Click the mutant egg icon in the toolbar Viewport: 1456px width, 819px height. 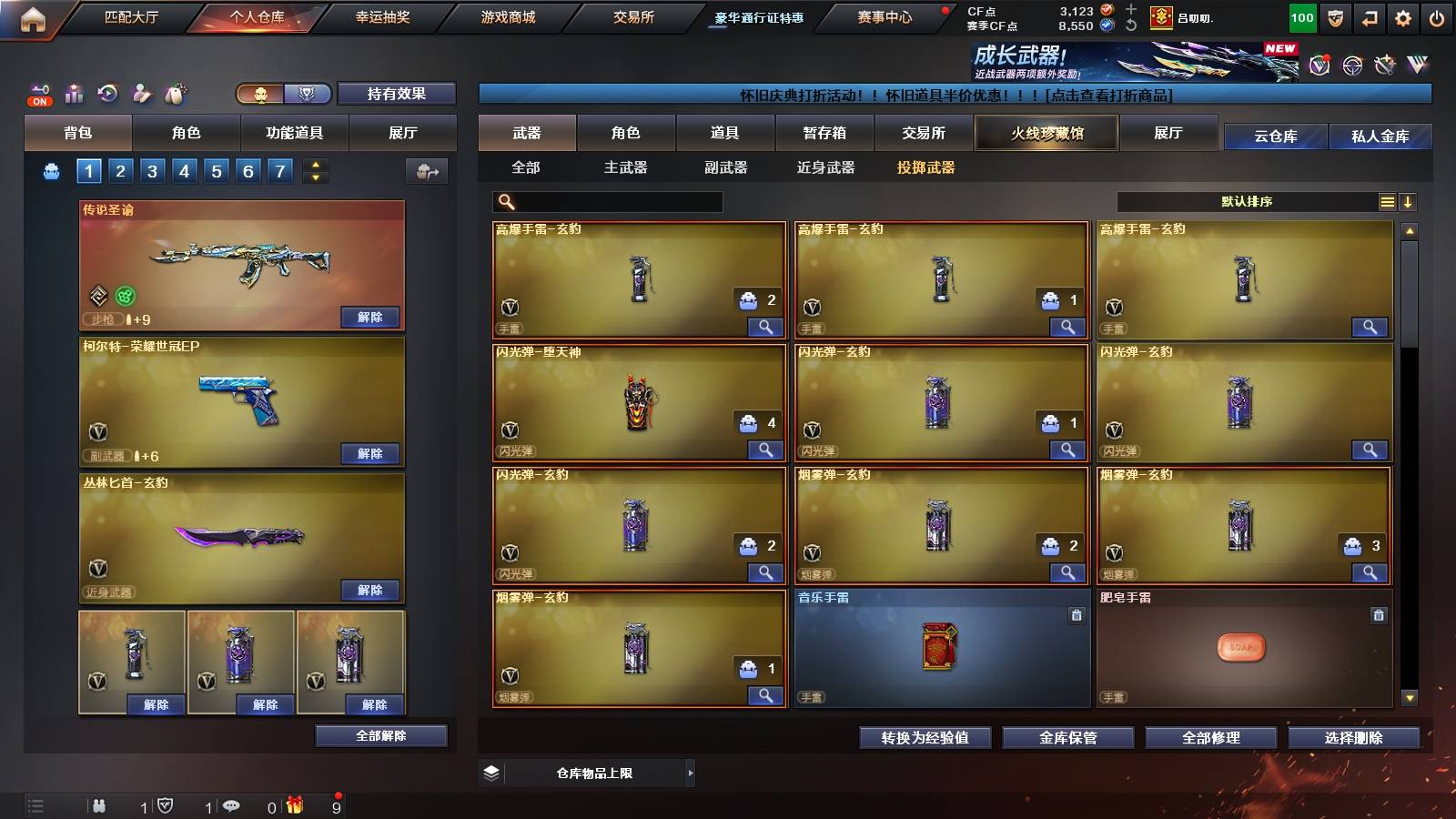click(x=173, y=94)
